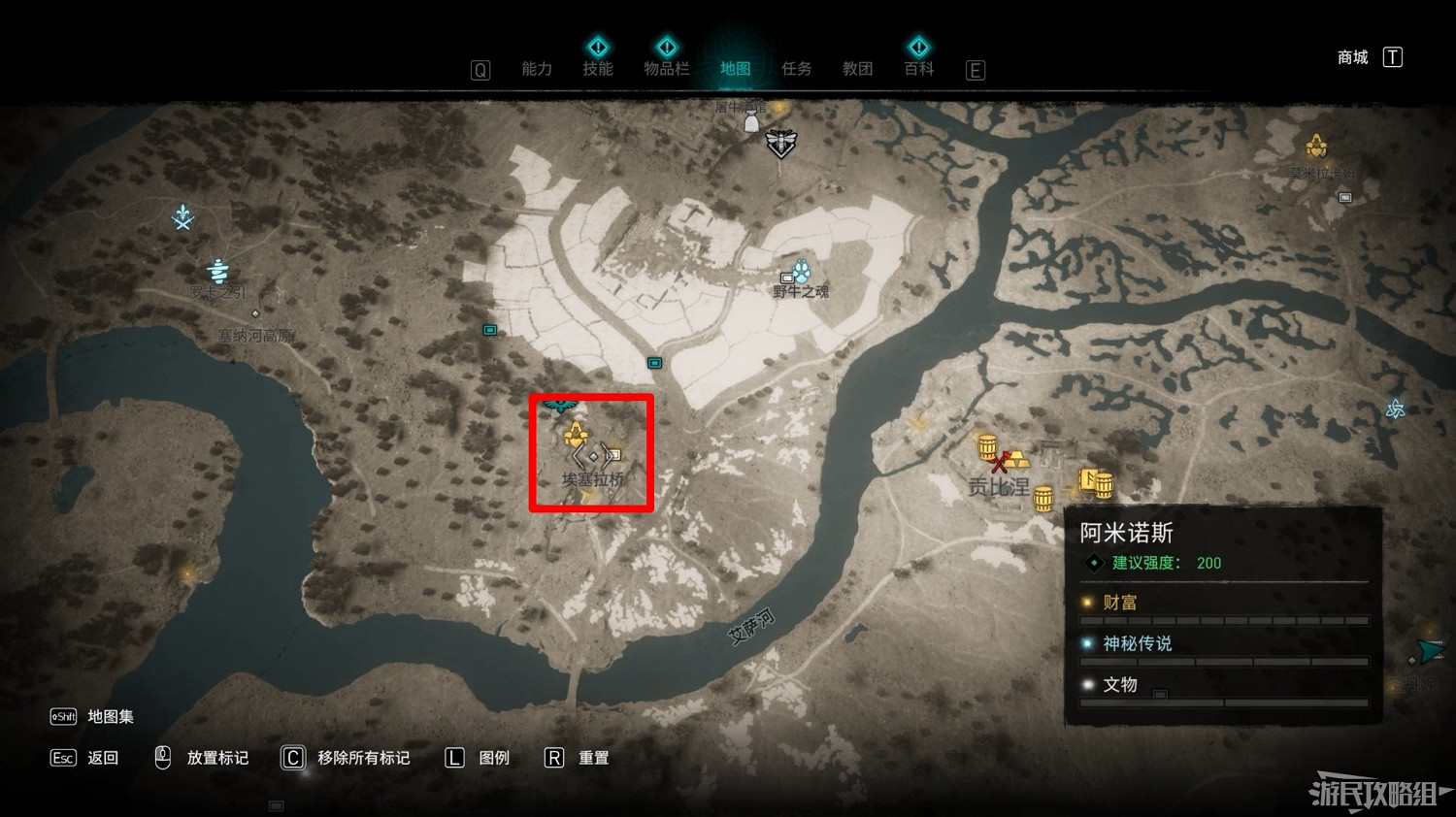Select the rune tablet icon east of 贡比涅
The image size is (1456, 817).
(1089, 480)
